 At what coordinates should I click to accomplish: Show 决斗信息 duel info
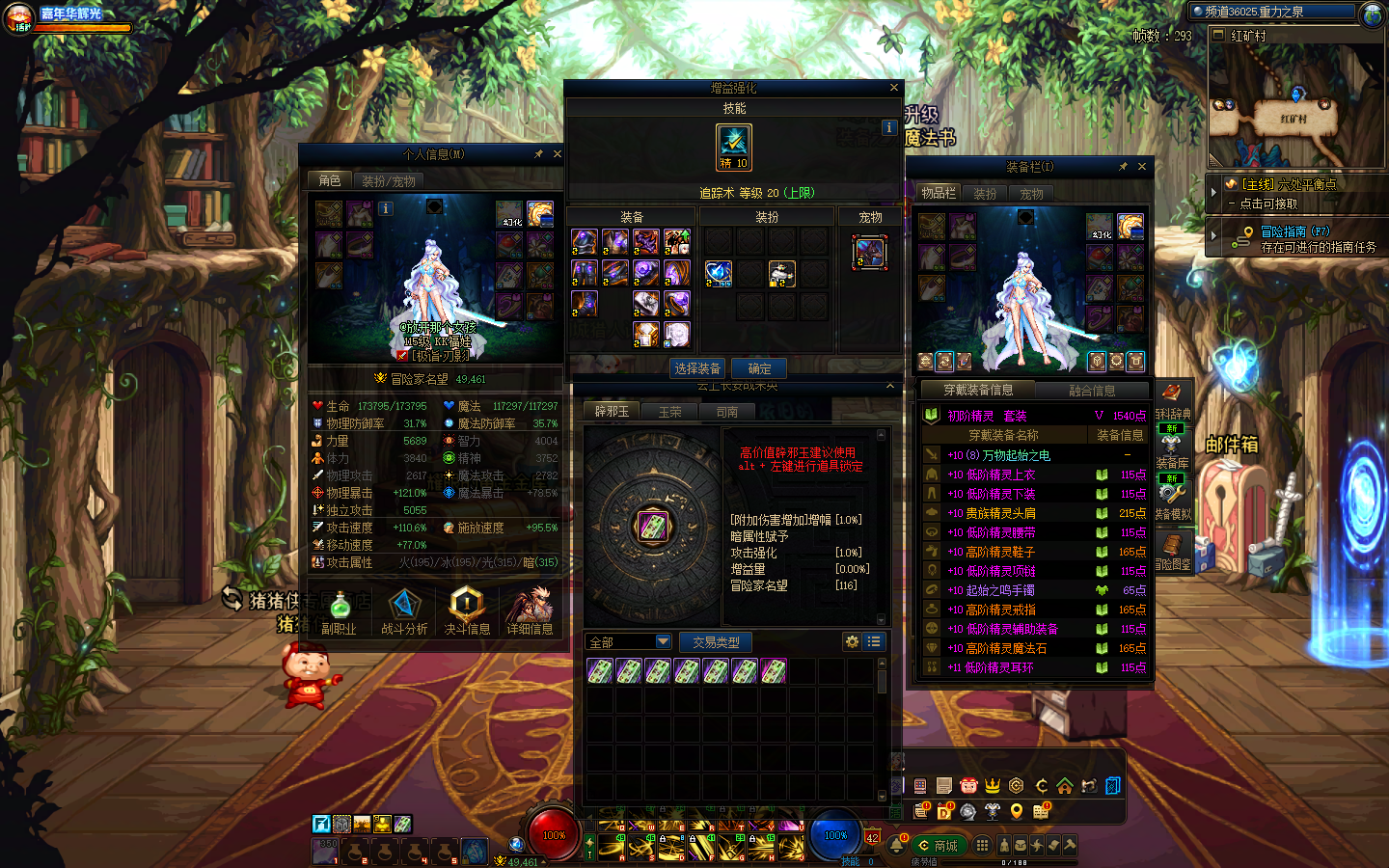467,611
